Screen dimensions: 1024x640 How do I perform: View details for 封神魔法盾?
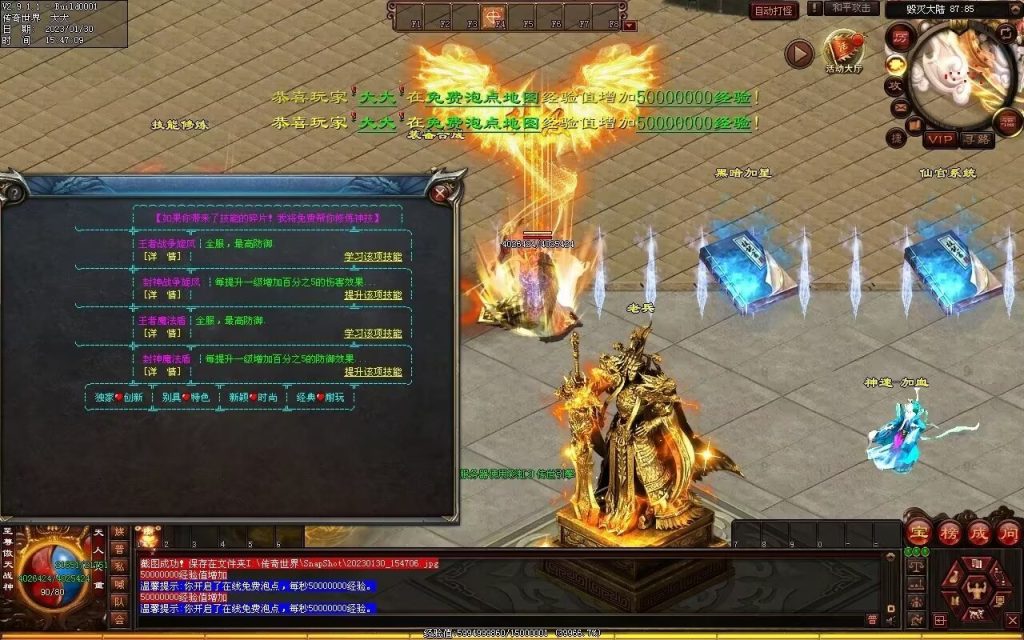(x=161, y=371)
